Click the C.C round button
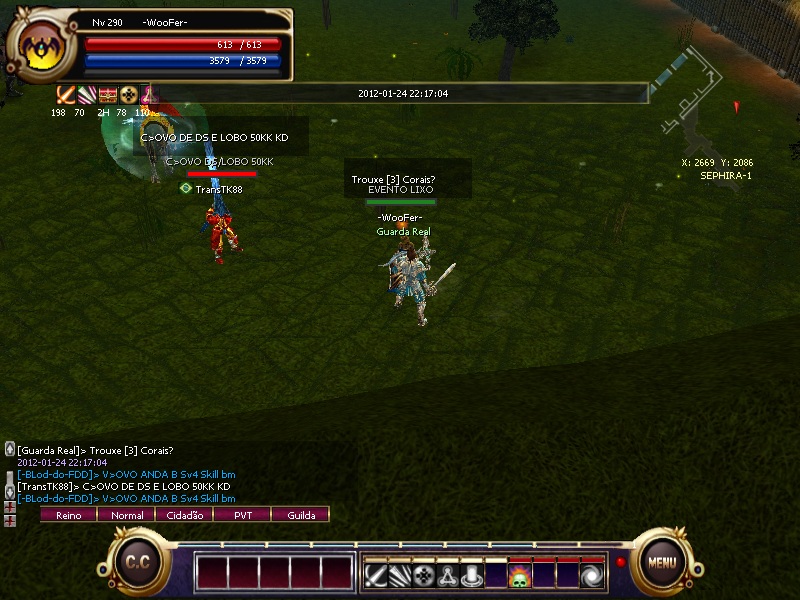This screenshot has height=600, width=800. click(x=137, y=562)
